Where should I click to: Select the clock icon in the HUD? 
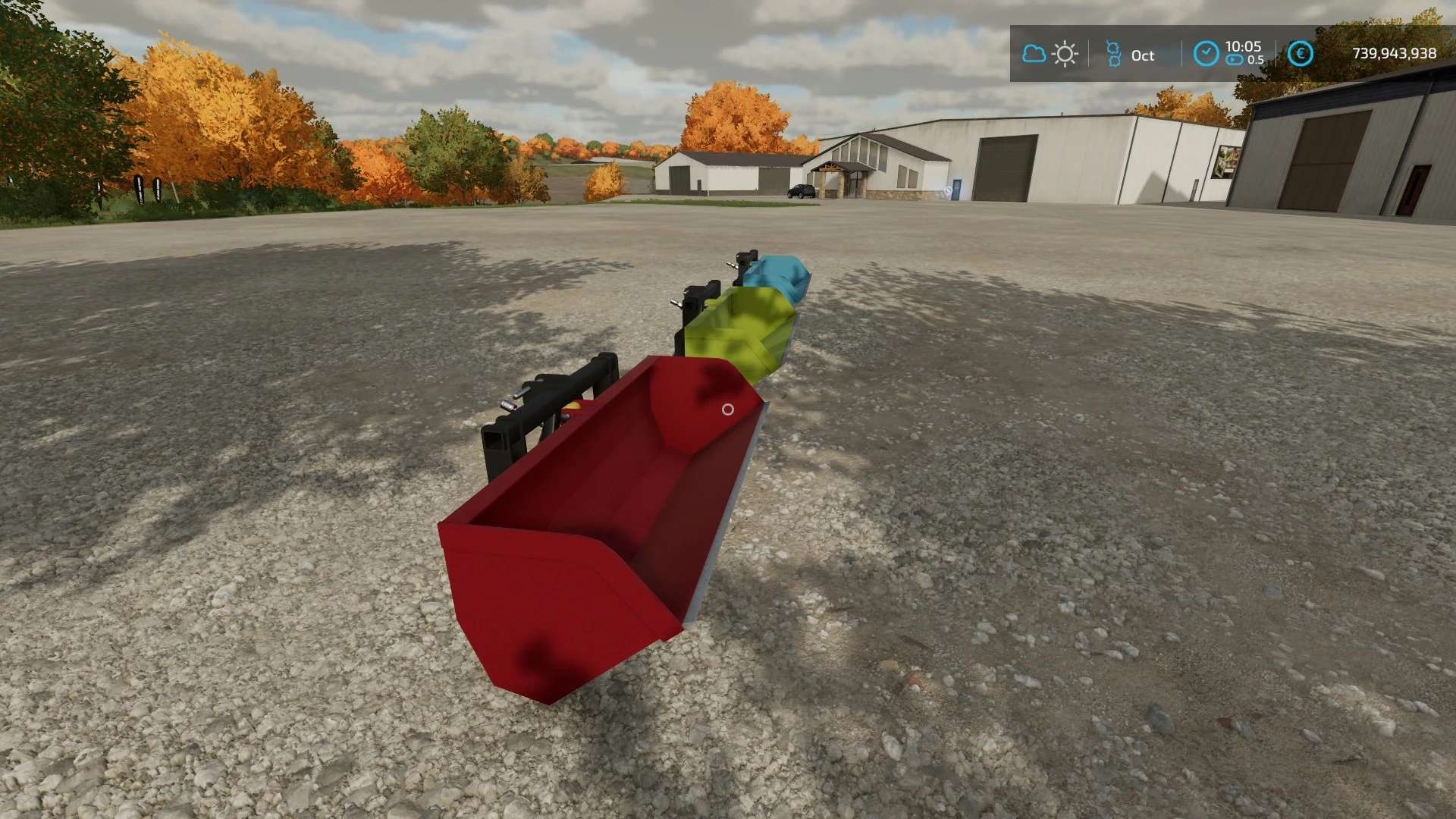click(1206, 53)
